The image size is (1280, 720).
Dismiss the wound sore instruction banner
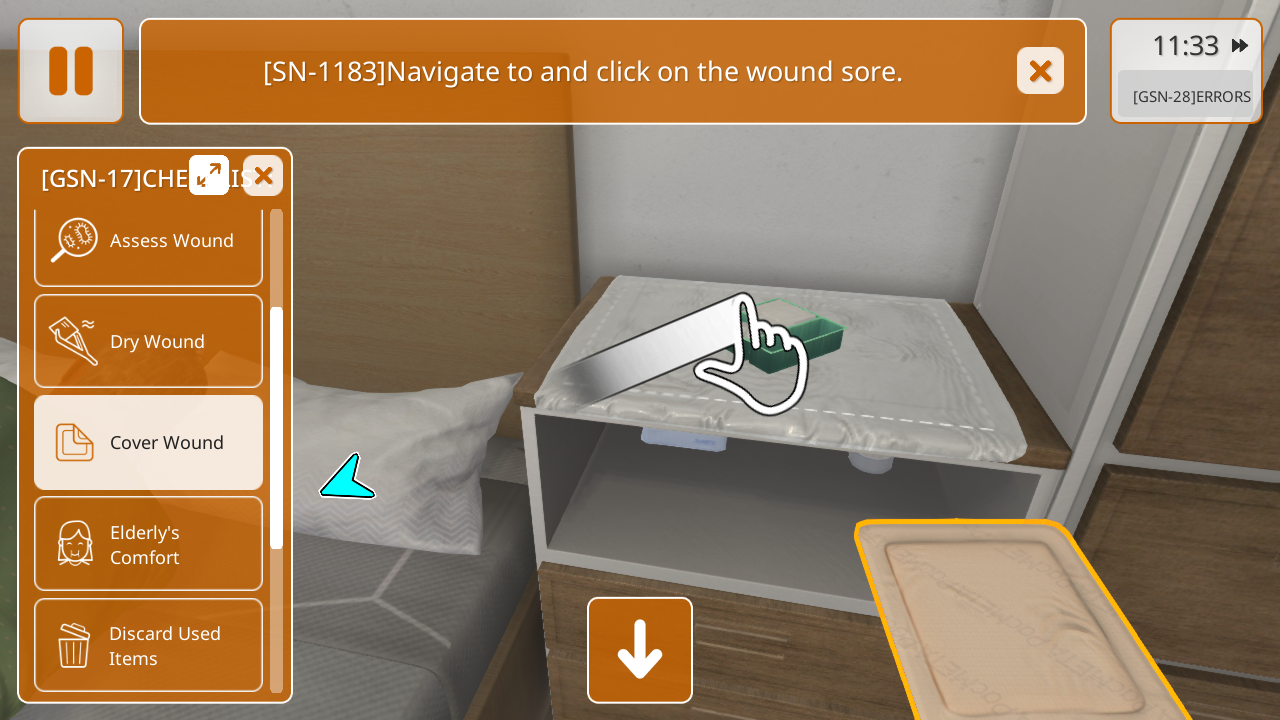pyautogui.click(x=1040, y=71)
